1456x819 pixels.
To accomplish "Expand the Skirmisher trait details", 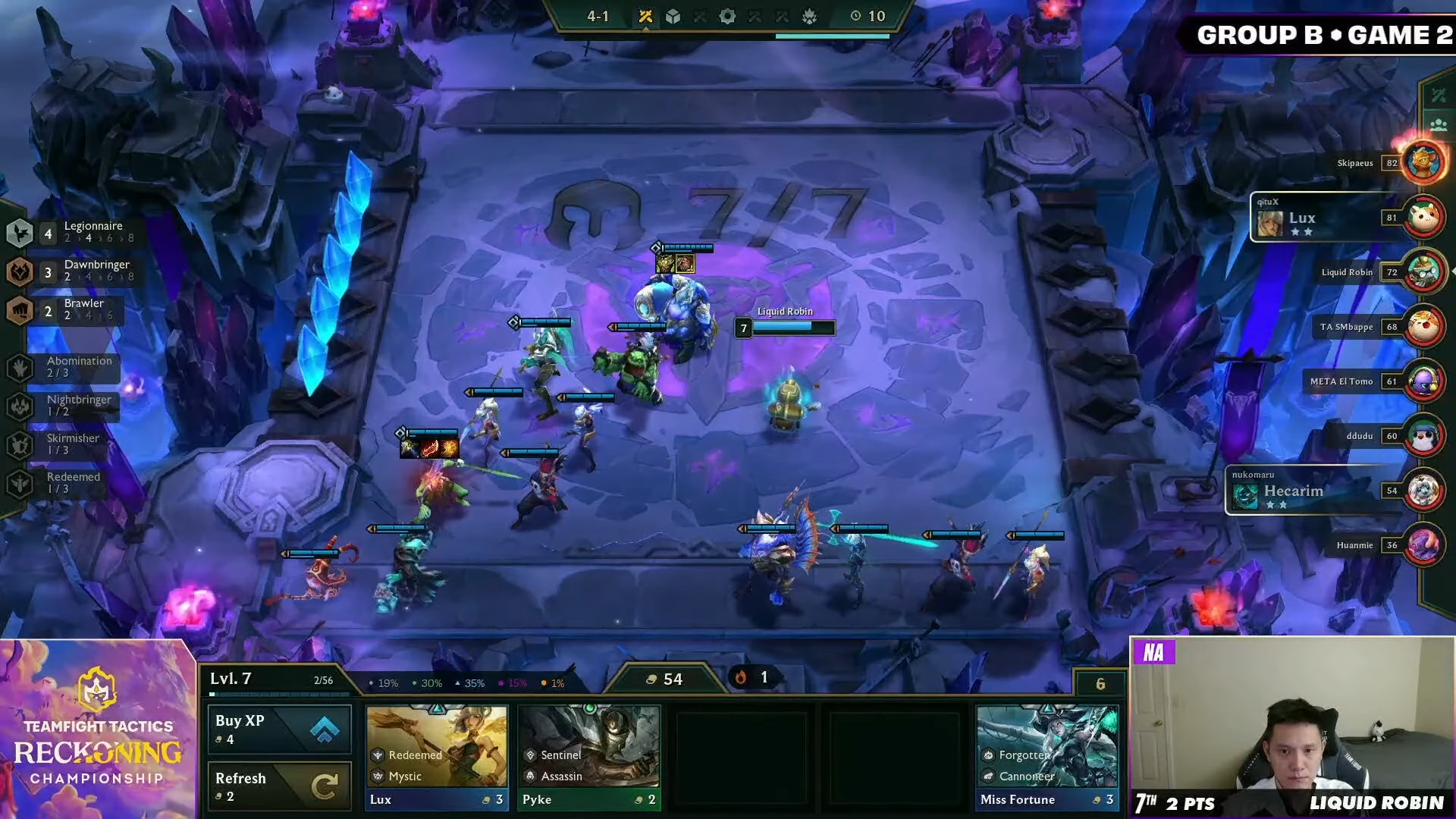I will point(18,444).
